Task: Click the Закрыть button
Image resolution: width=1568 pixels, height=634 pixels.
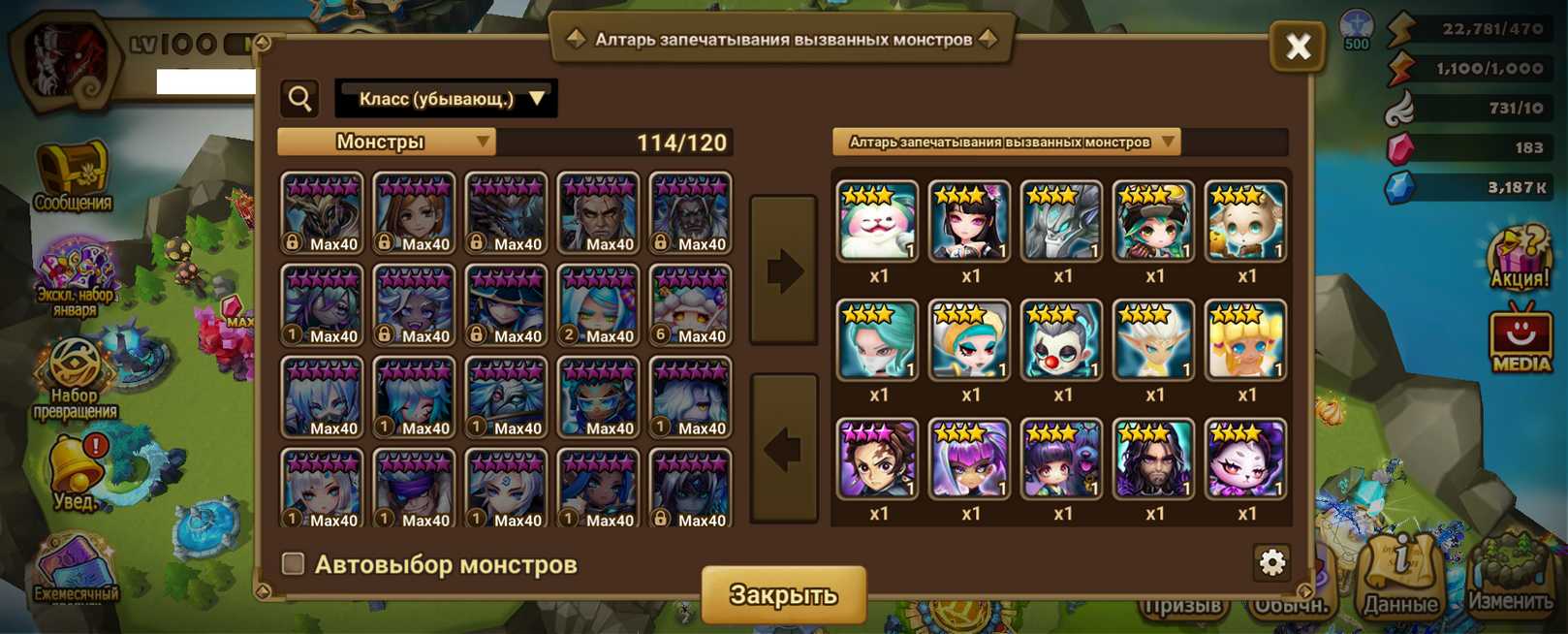Action: coord(783,593)
